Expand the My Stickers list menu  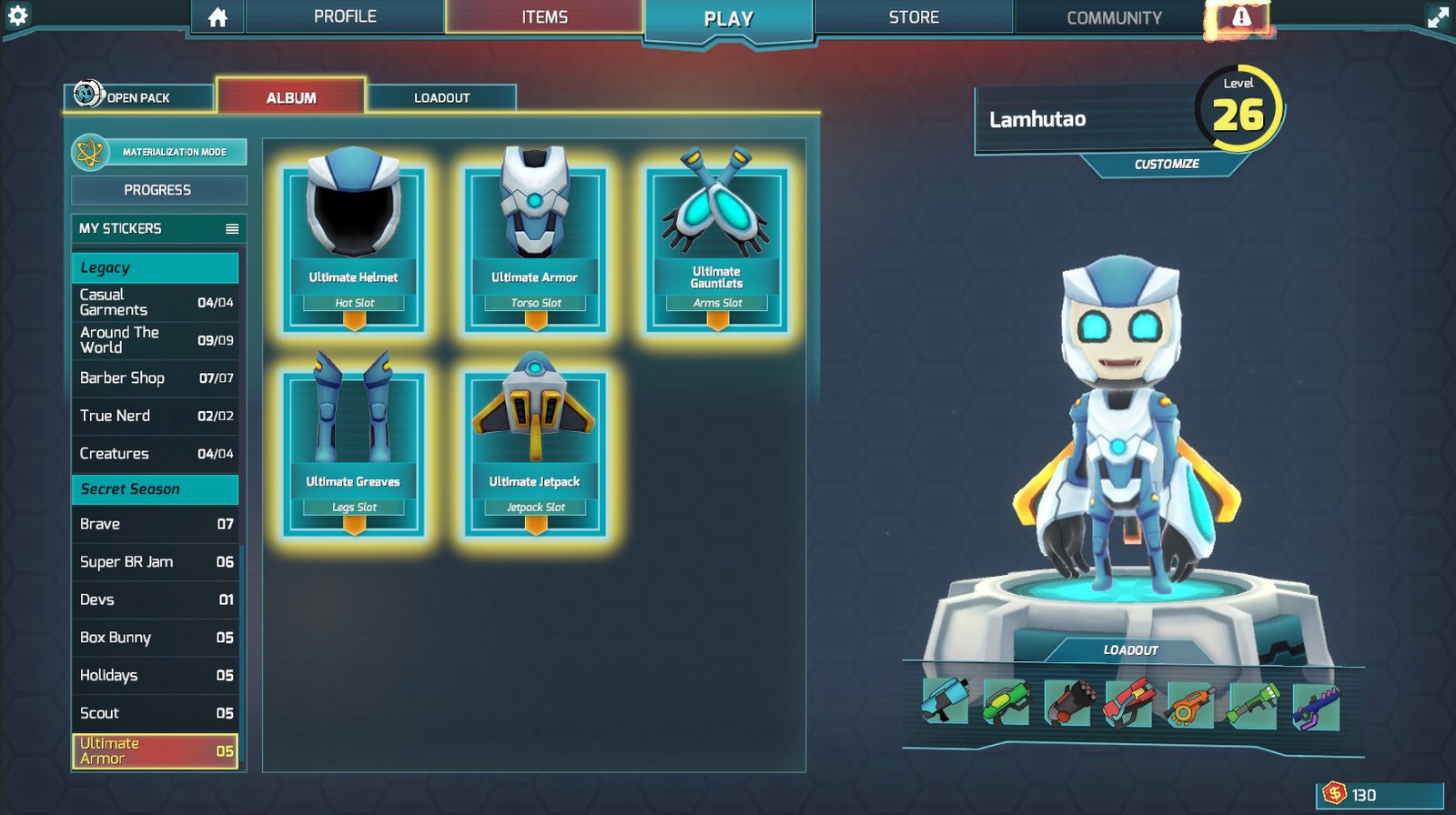point(232,228)
